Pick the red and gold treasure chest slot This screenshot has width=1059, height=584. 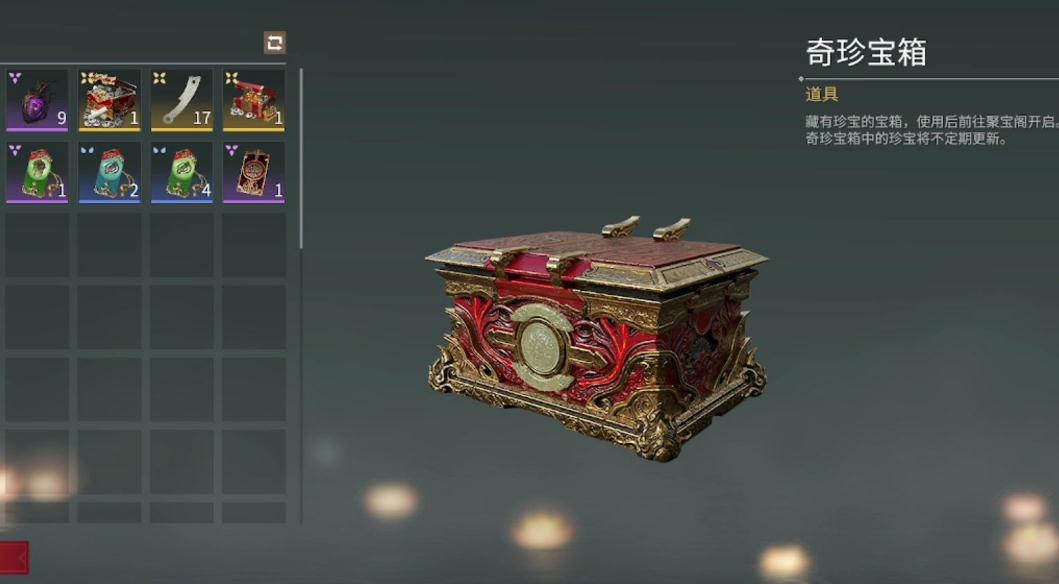click(253, 99)
